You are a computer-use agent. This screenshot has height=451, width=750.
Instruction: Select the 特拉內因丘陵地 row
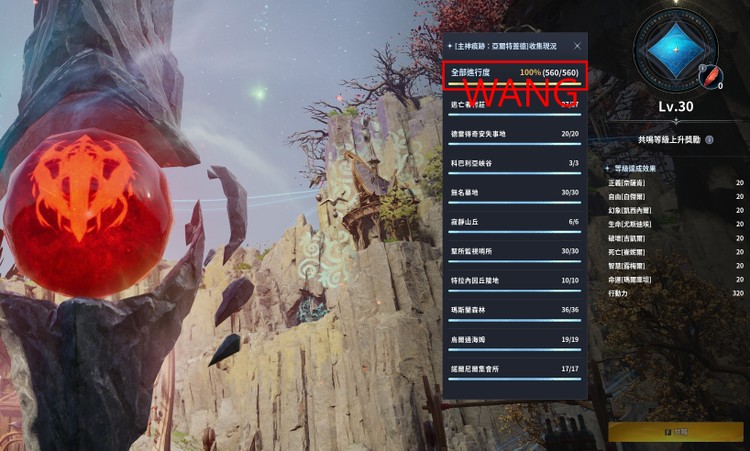[514, 281]
